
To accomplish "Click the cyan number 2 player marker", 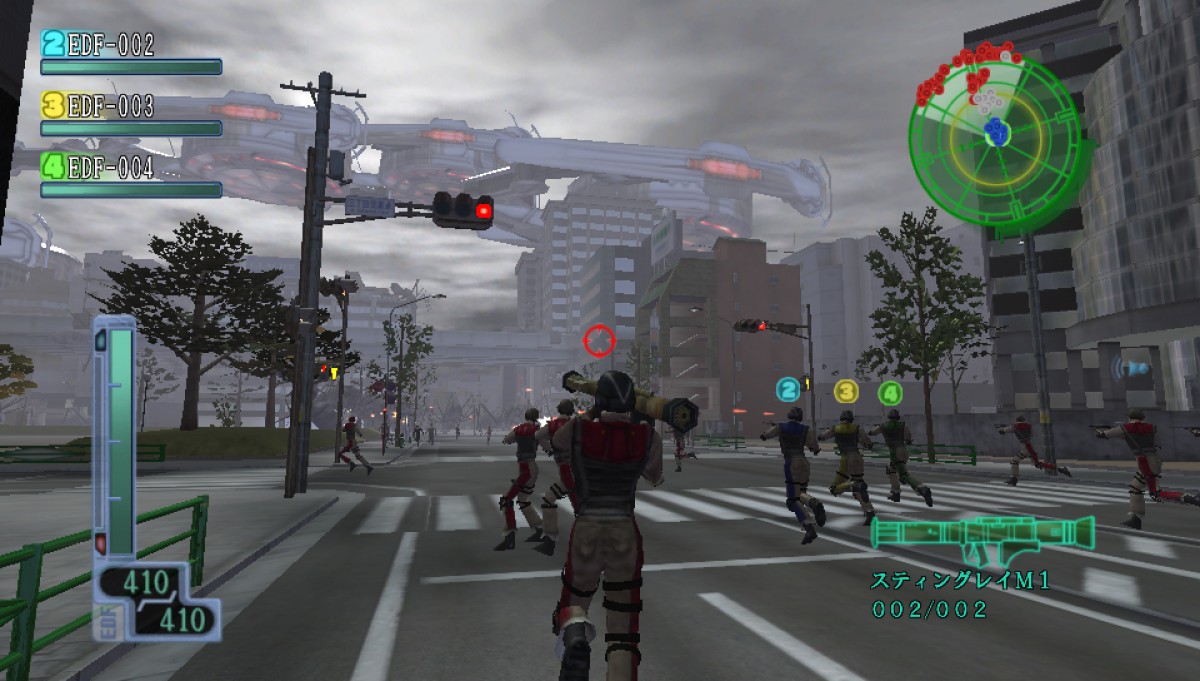I will pos(789,389).
